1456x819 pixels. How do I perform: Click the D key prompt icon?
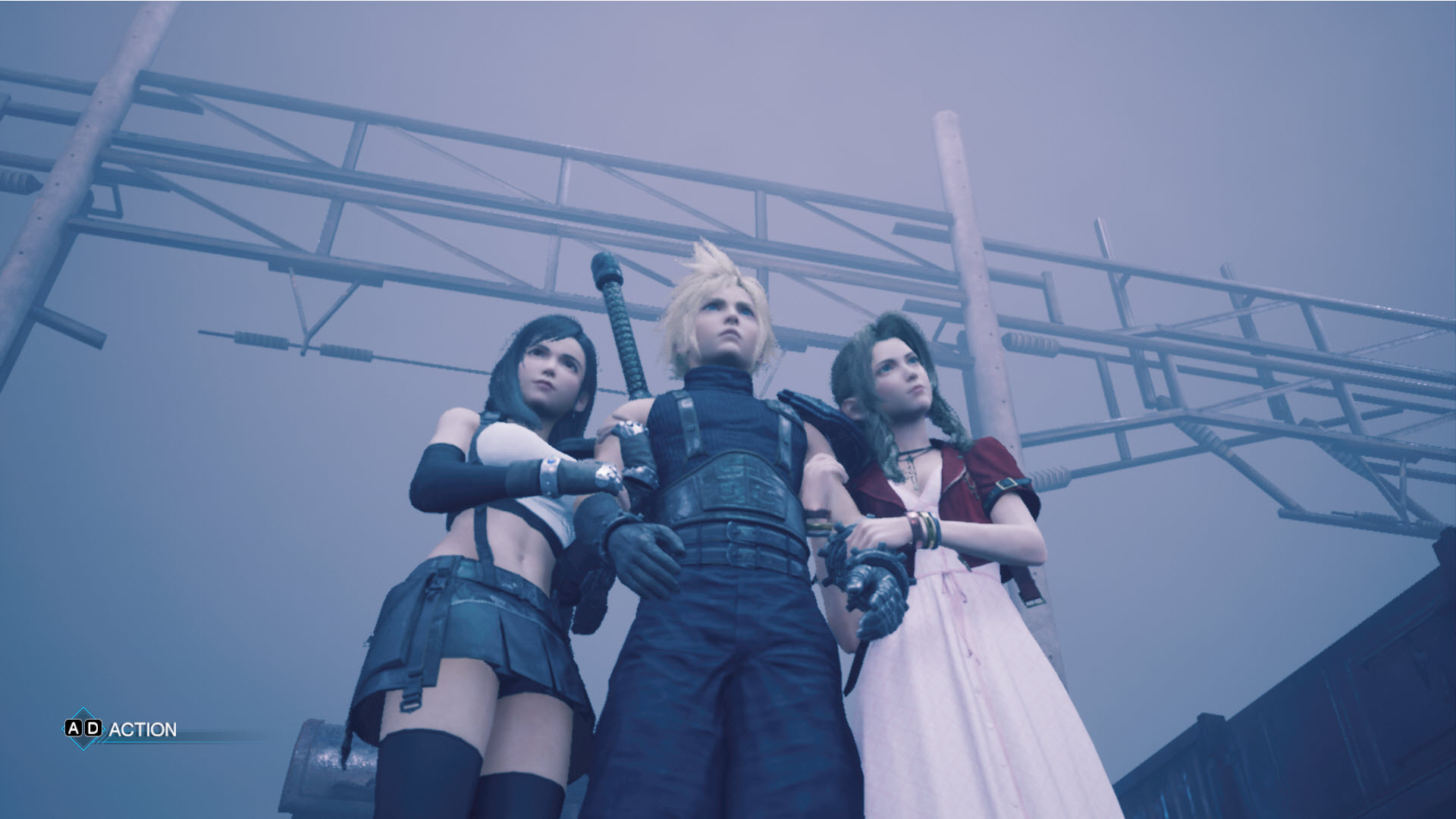click(x=93, y=728)
